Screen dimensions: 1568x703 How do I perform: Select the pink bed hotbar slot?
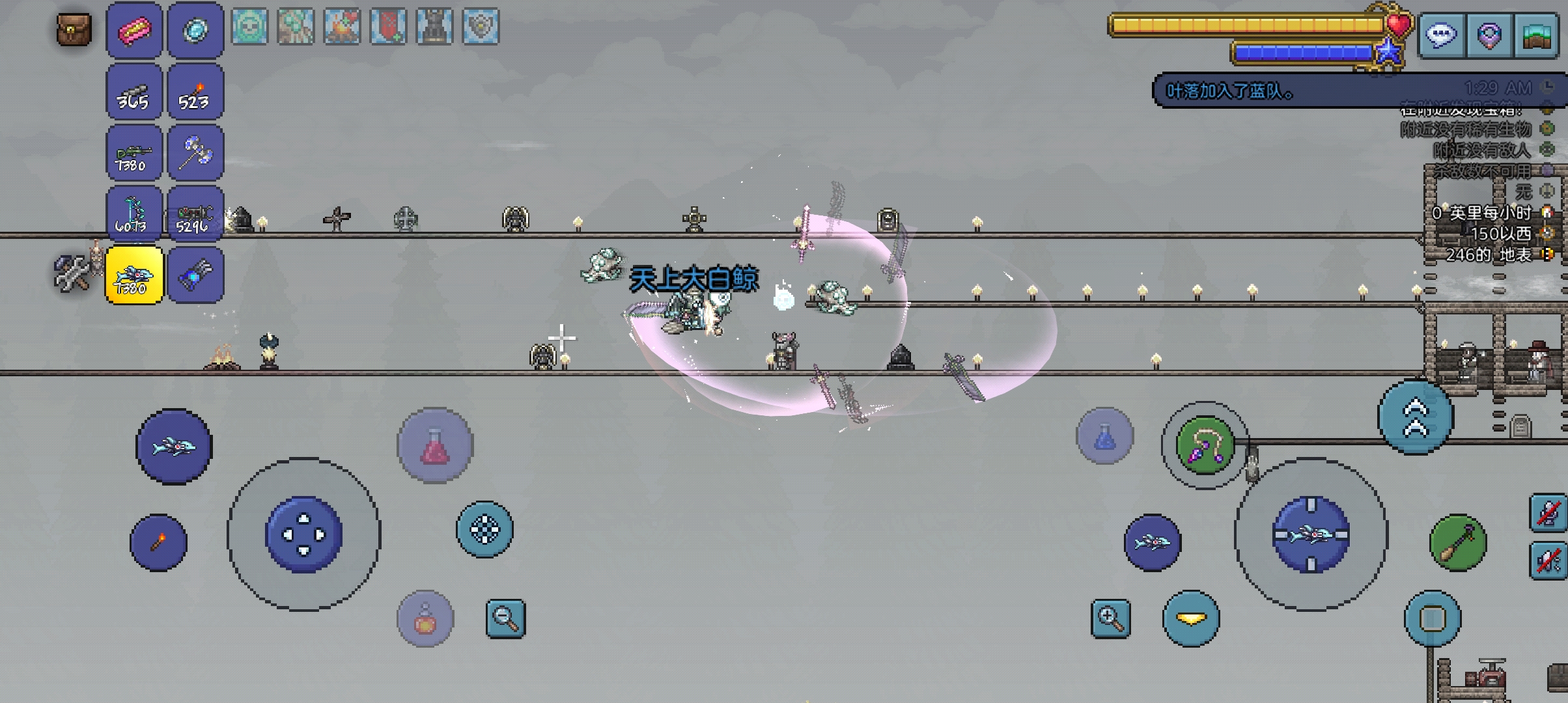pos(134,31)
